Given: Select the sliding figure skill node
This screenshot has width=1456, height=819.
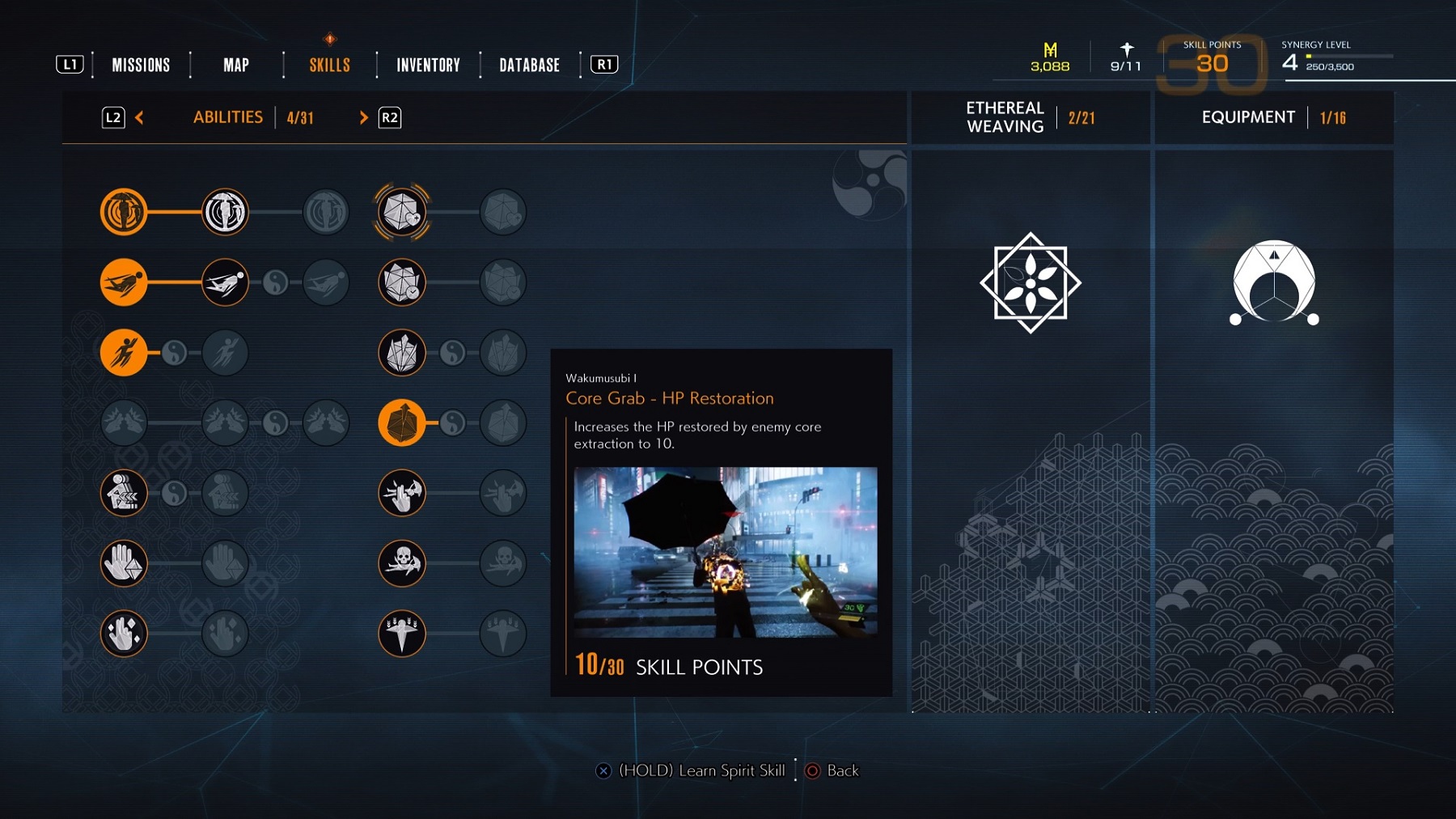Looking at the screenshot, I should point(124,282).
